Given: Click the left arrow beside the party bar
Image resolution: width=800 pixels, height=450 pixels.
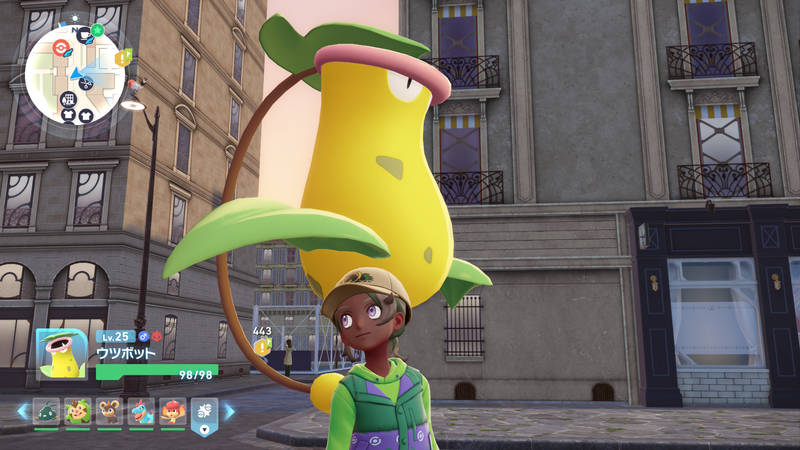Looking at the screenshot, I should [22, 411].
